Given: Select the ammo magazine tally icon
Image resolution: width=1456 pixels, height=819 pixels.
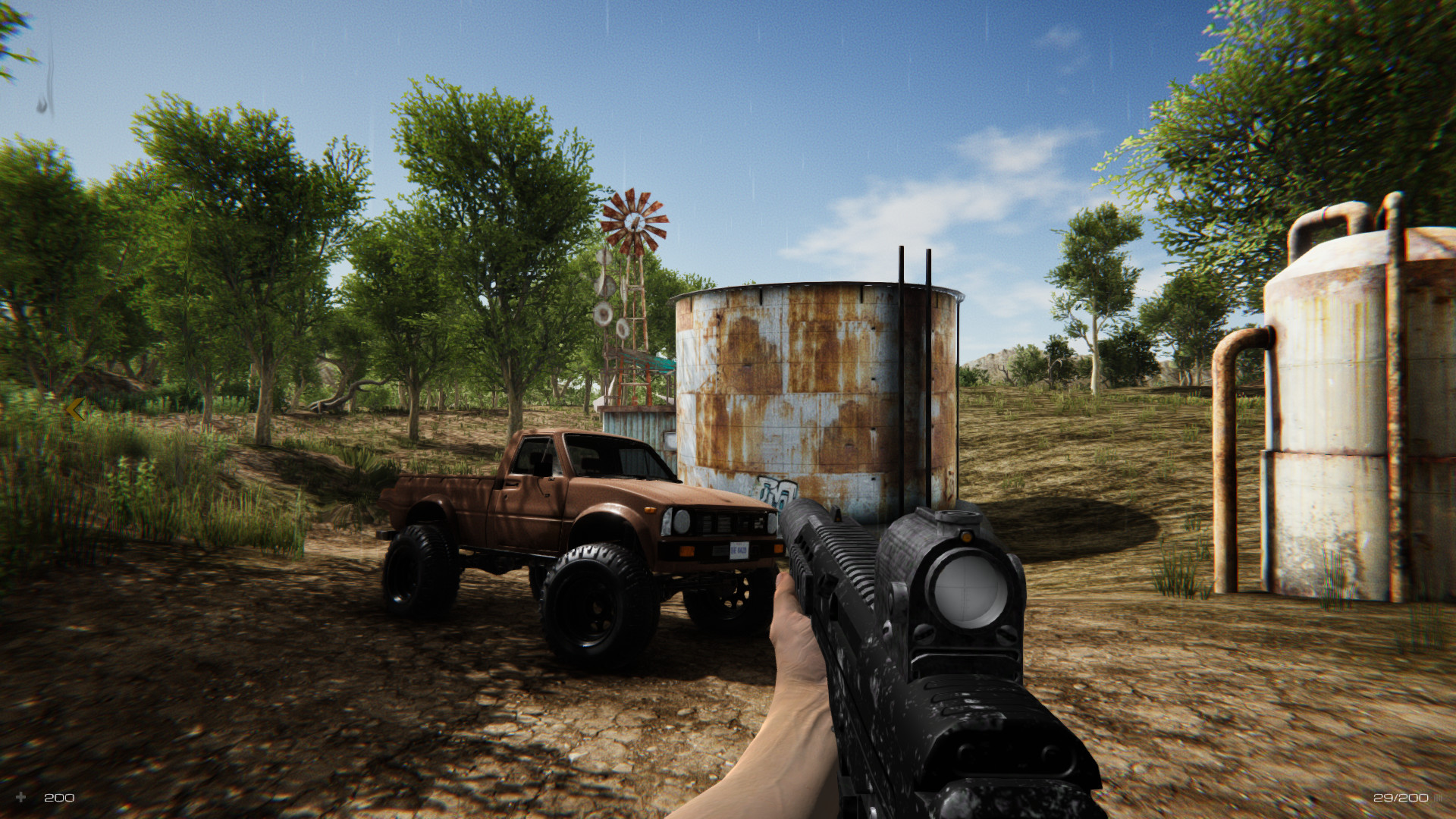Looking at the screenshot, I should click(1439, 798).
